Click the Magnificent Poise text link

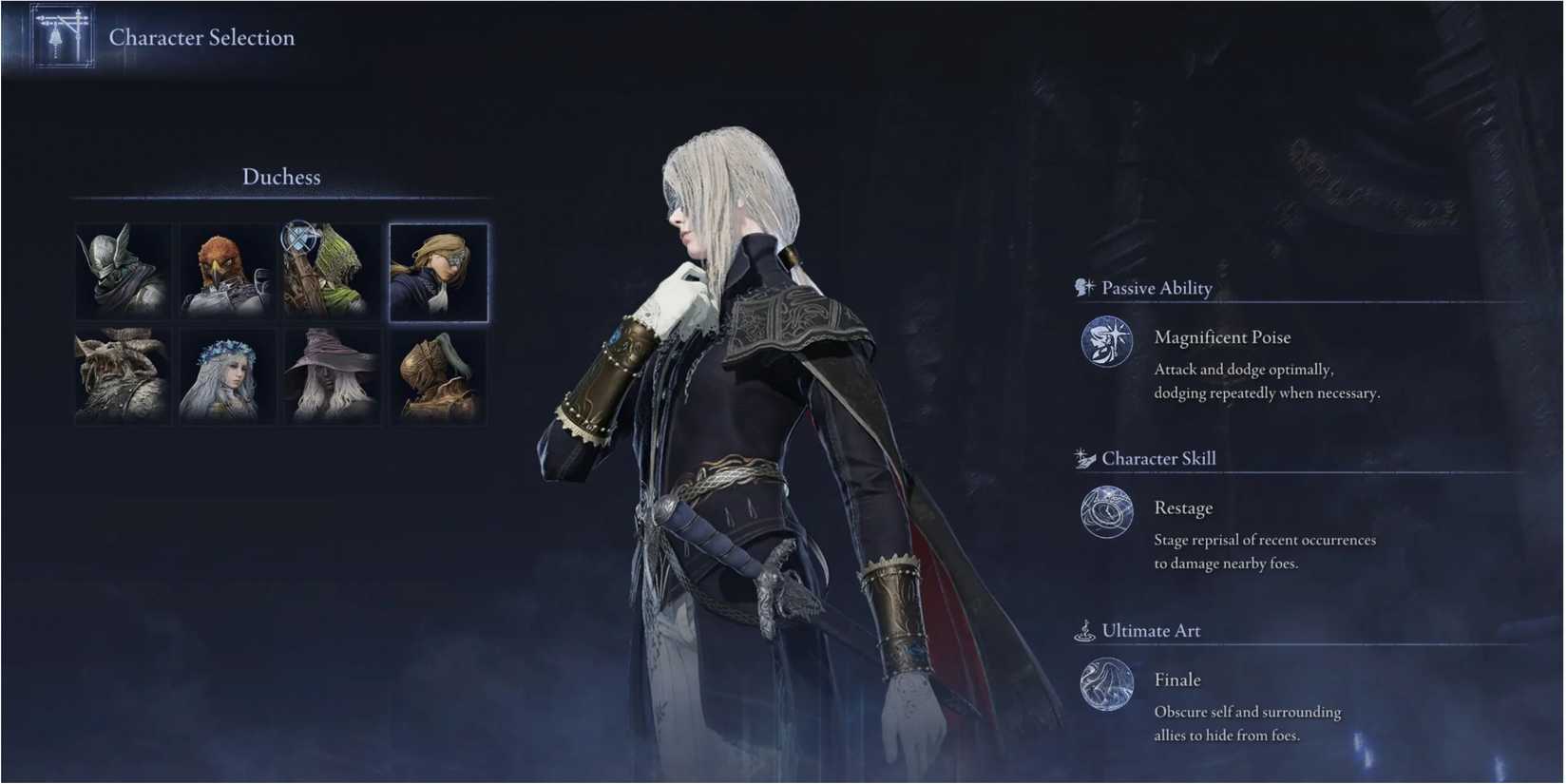click(x=1223, y=336)
